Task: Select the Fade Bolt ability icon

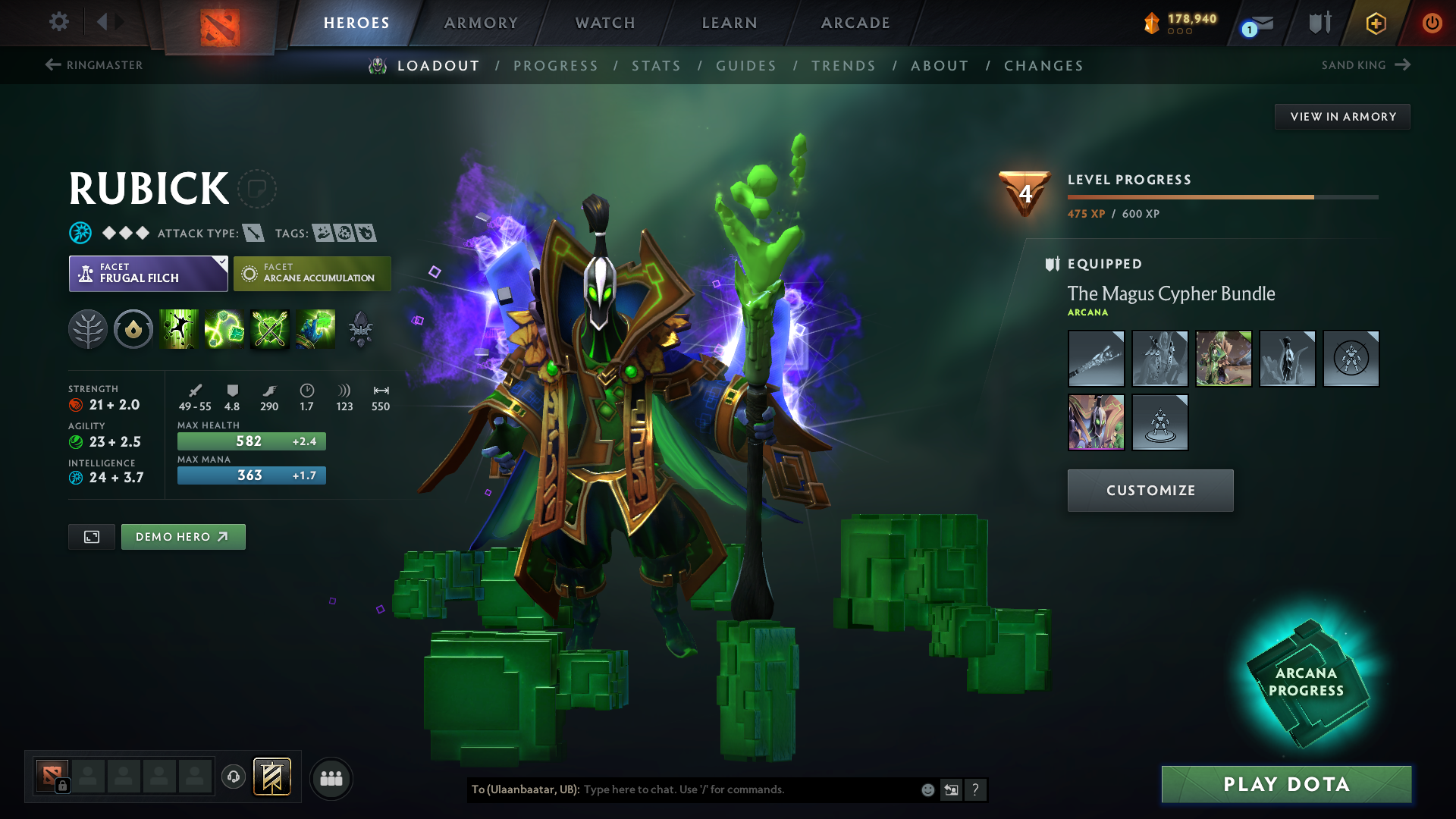Action: (224, 329)
